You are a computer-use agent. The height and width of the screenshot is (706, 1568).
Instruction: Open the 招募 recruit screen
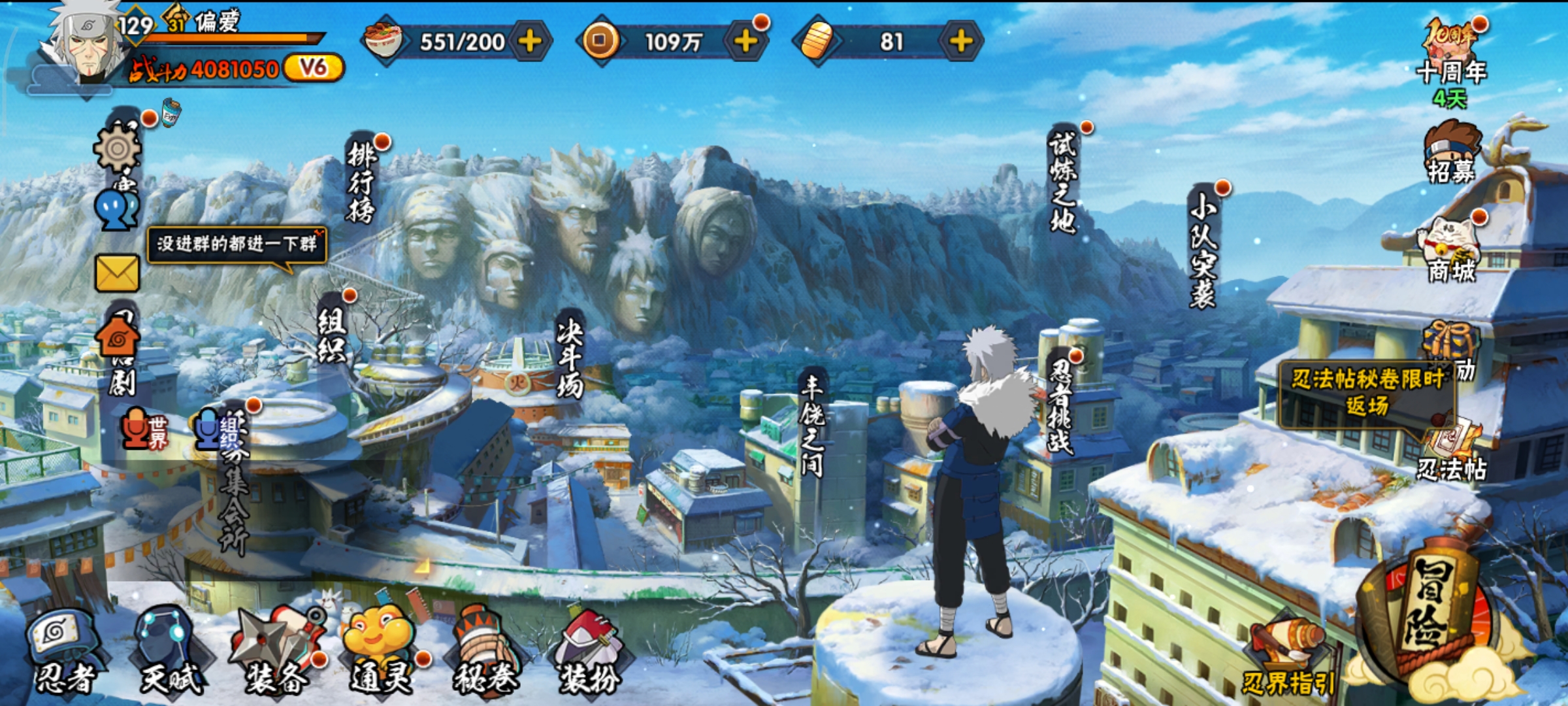(1452, 154)
